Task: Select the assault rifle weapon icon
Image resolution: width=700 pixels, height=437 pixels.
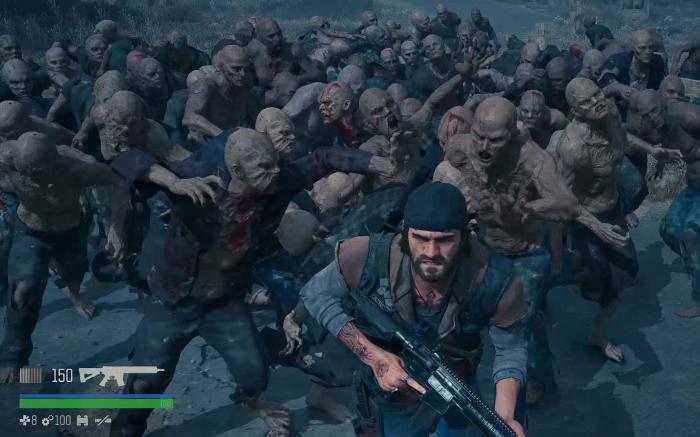Action: coord(120,376)
